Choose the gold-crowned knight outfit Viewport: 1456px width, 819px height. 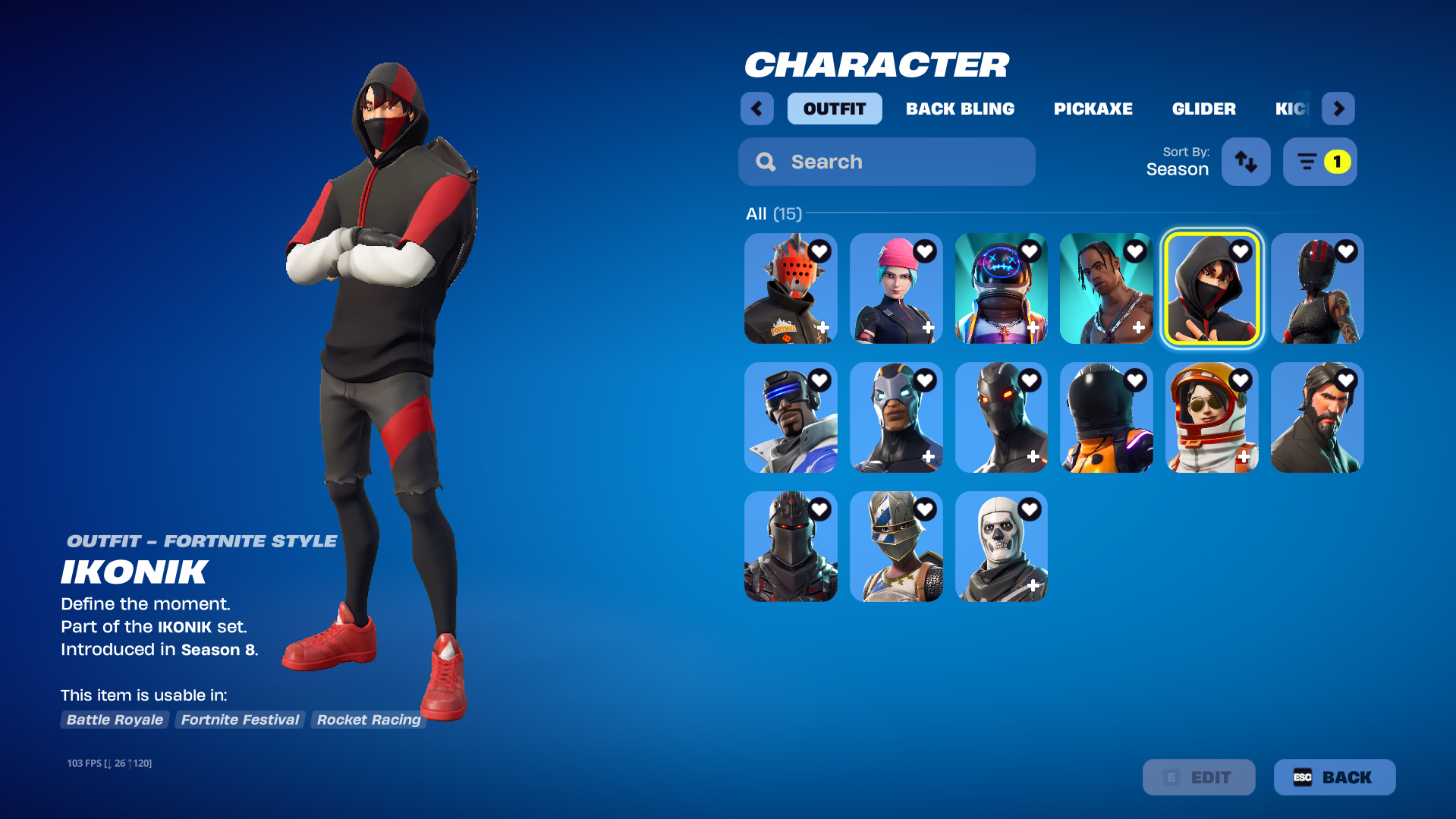896,547
